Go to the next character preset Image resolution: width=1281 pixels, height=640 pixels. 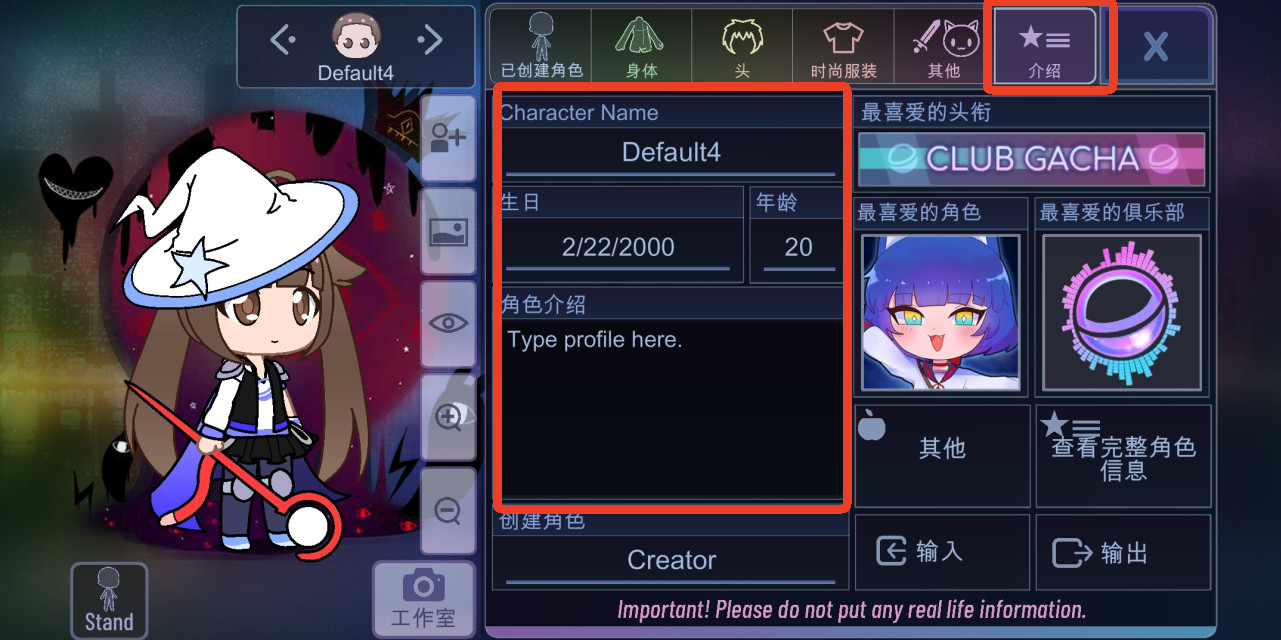430,40
